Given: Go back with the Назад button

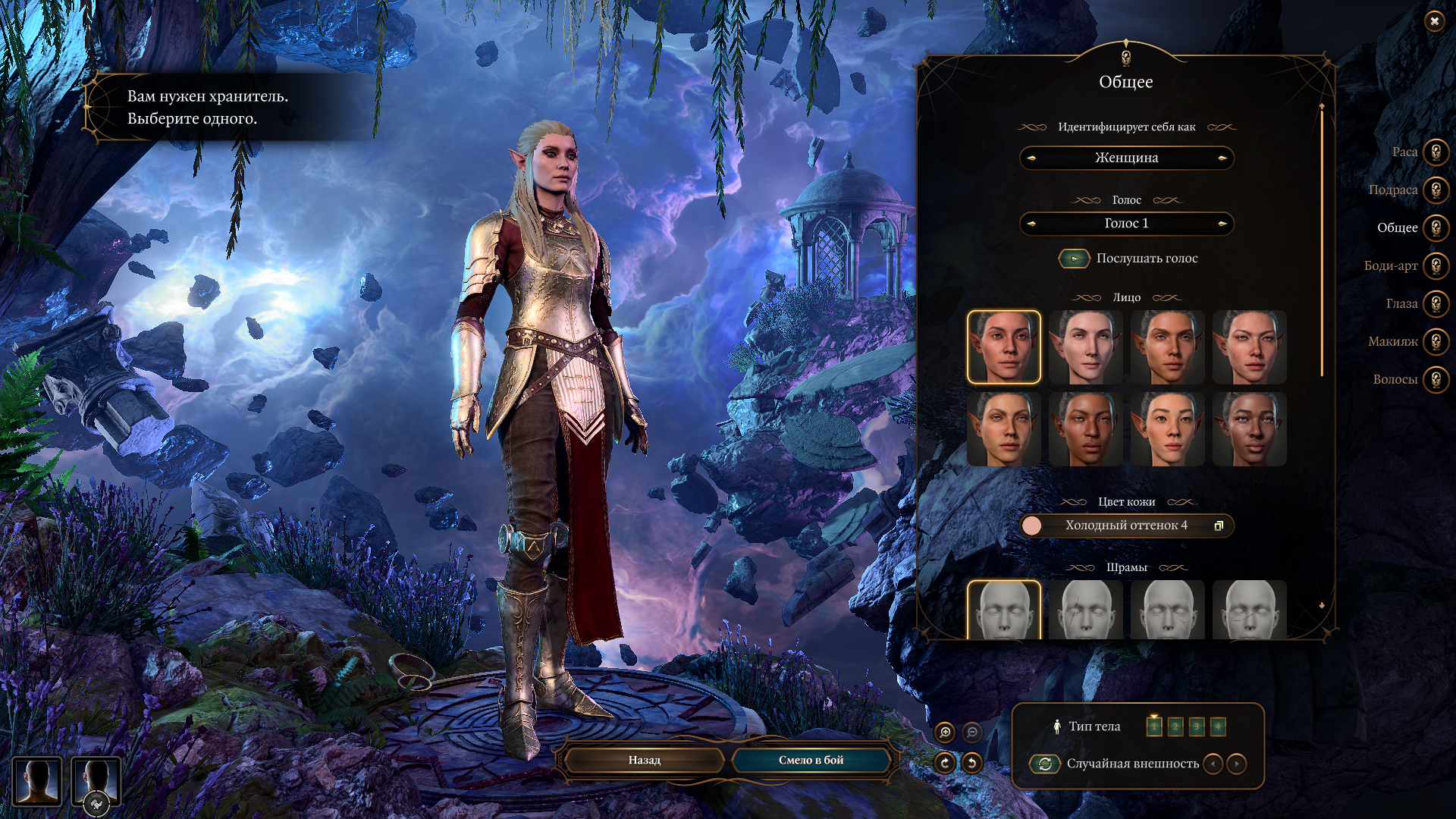Looking at the screenshot, I should (x=644, y=760).
